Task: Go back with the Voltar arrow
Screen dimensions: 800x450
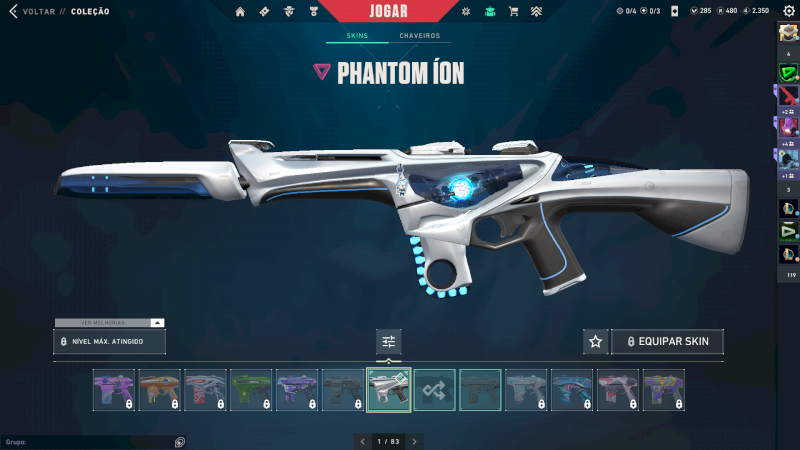Action: 13,12
